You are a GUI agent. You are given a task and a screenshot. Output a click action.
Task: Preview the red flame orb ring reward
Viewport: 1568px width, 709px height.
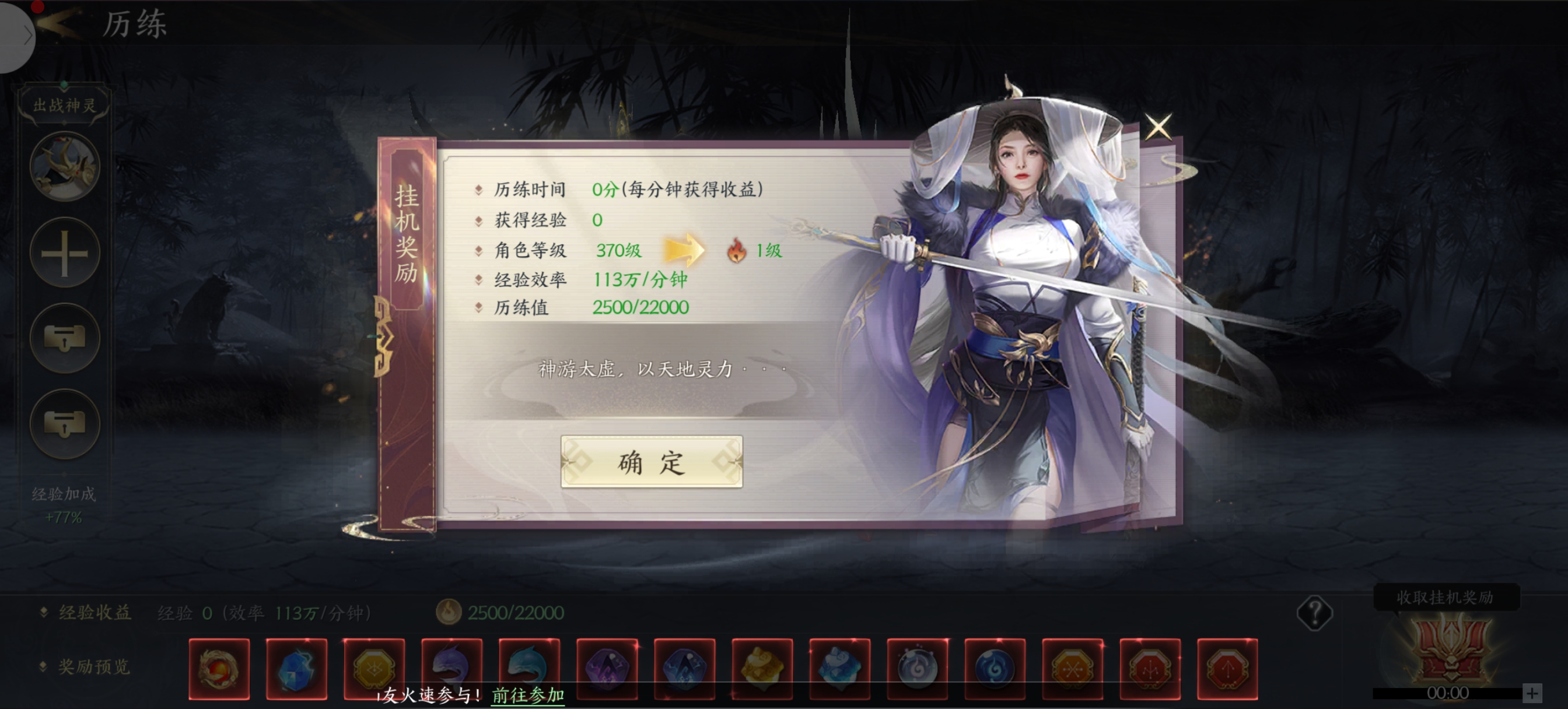point(219,669)
